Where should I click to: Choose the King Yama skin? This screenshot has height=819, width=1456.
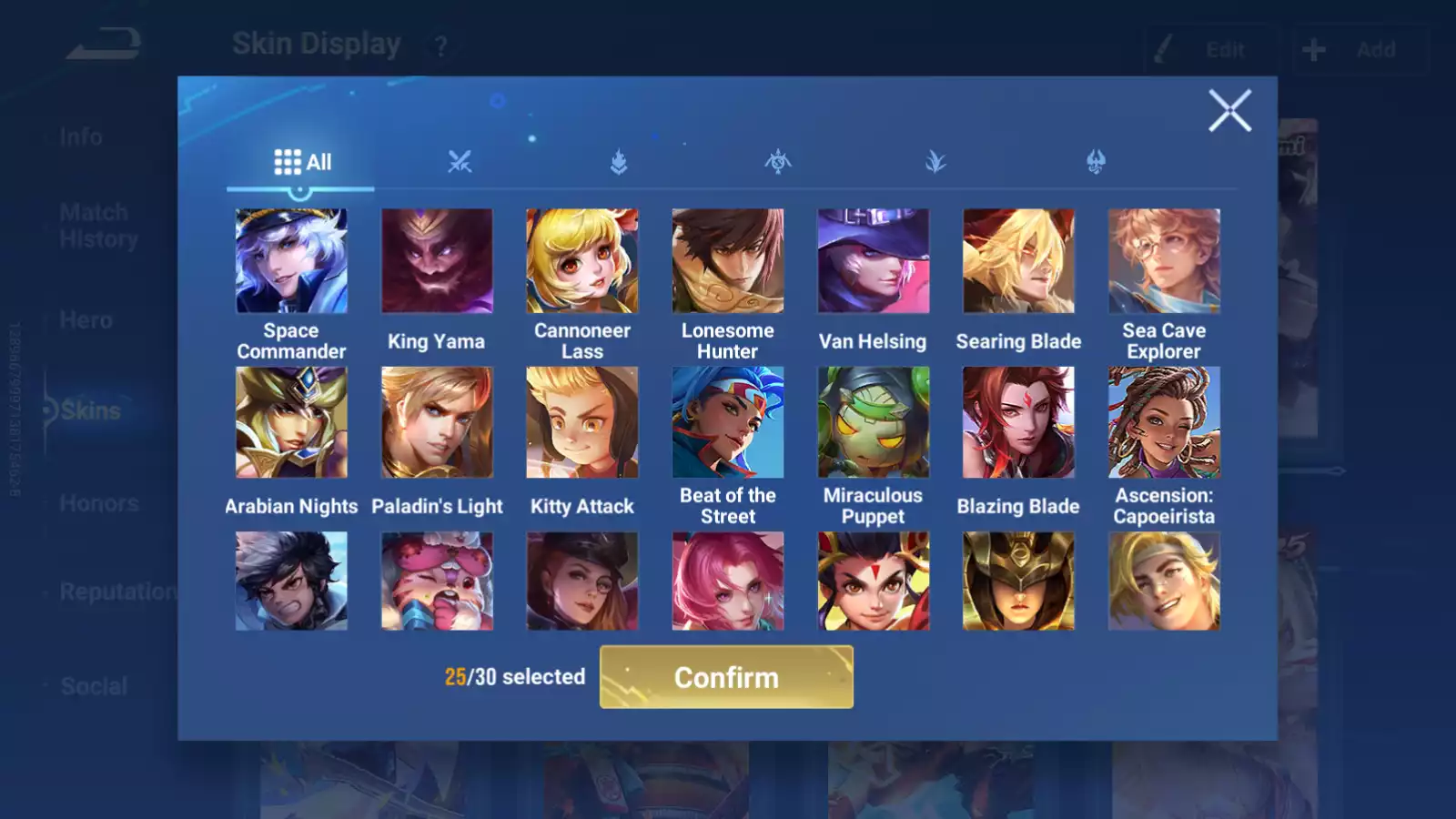(x=437, y=261)
